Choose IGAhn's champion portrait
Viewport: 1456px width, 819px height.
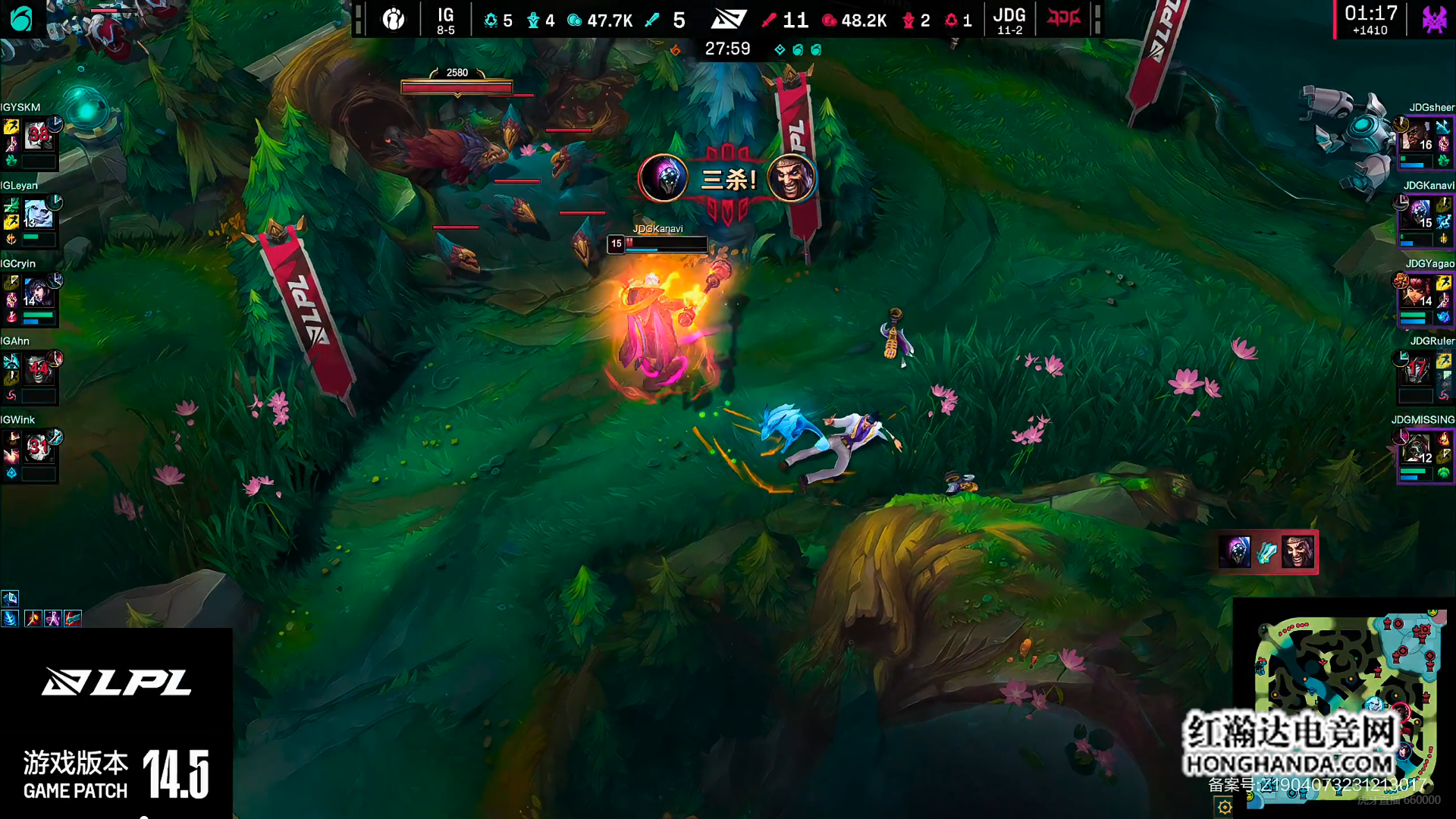[38, 371]
